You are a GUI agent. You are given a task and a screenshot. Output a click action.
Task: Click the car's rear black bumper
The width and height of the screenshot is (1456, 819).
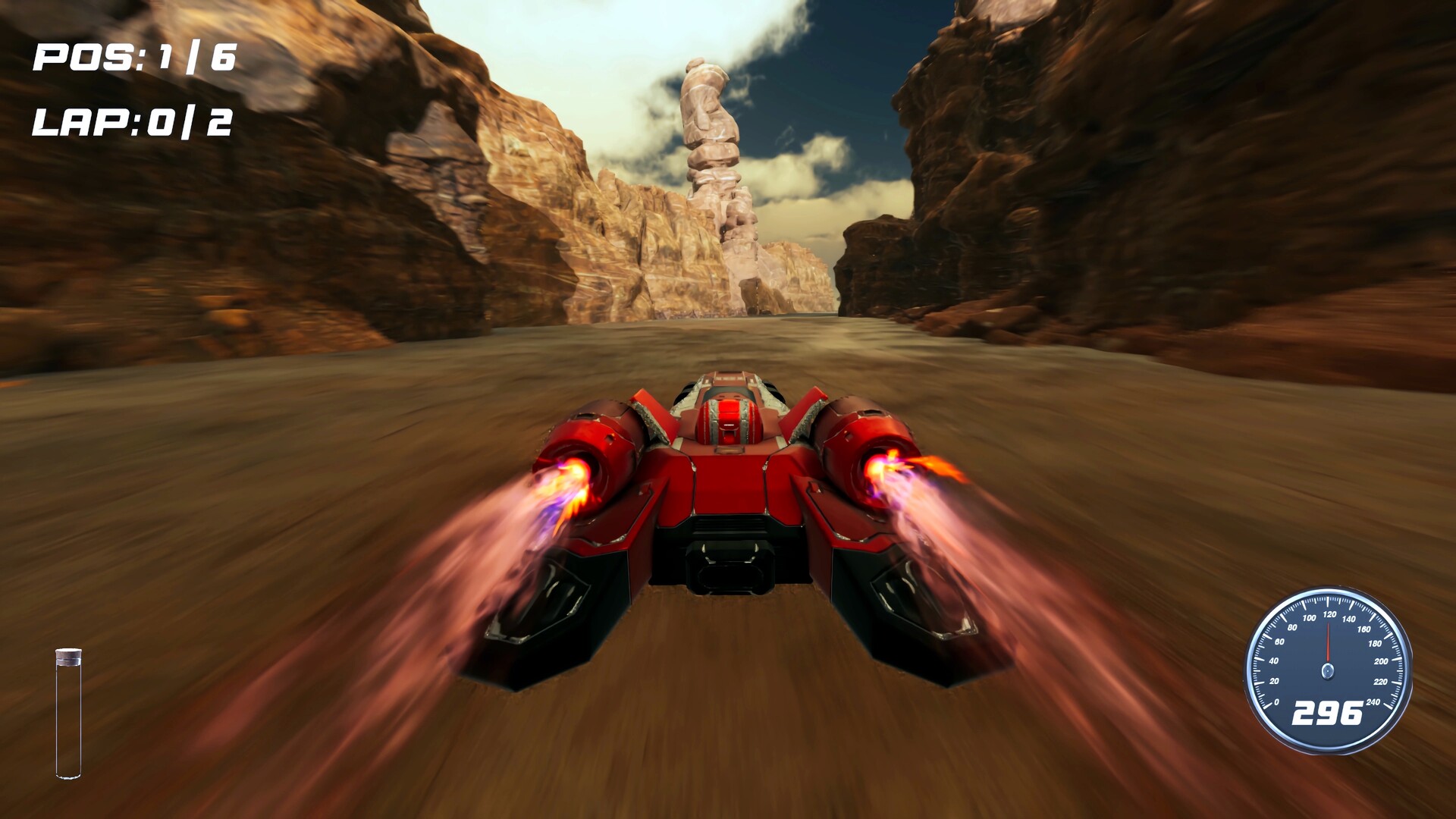coord(732,565)
